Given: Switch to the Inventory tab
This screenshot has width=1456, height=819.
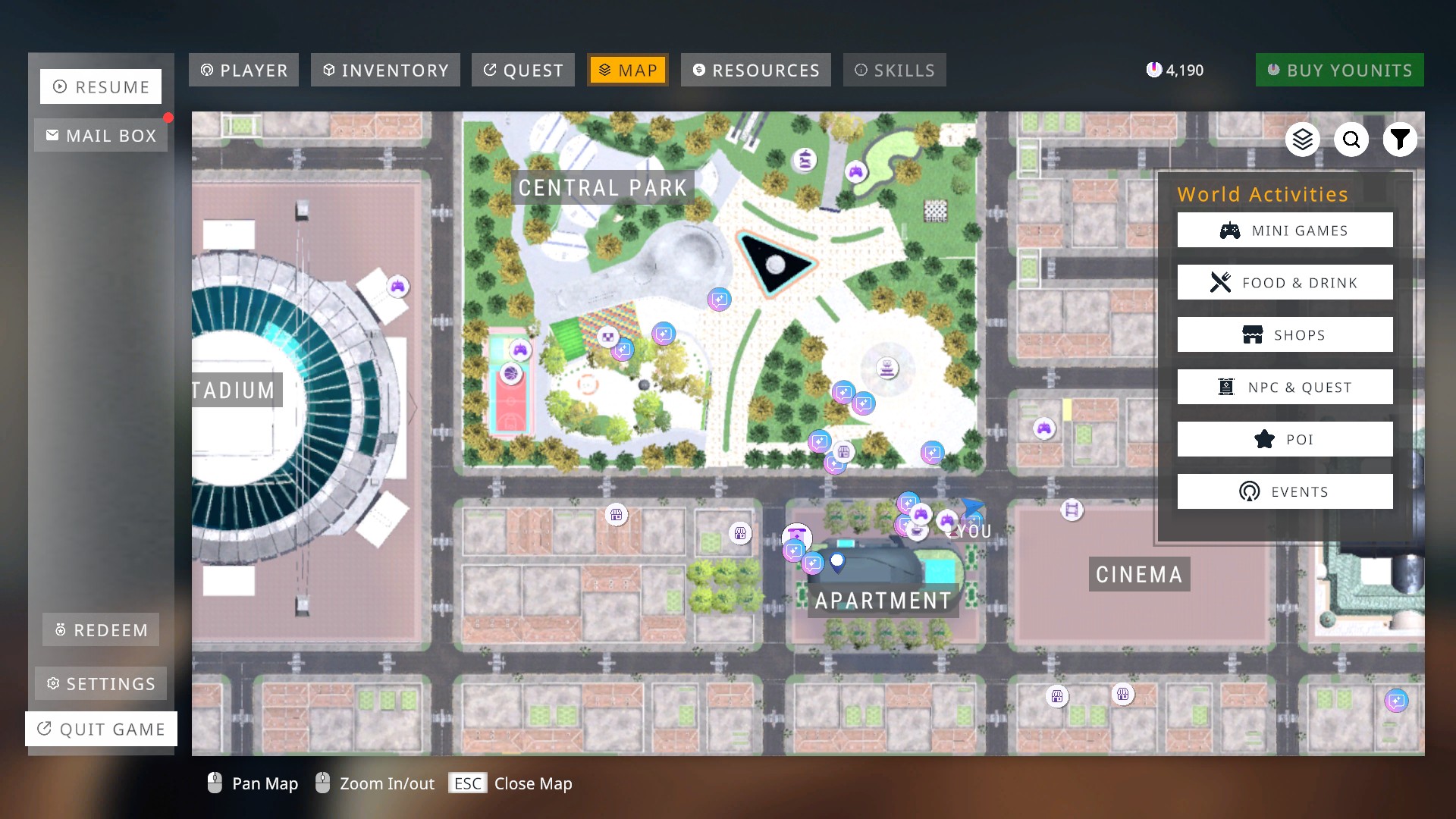Looking at the screenshot, I should [x=385, y=70].
